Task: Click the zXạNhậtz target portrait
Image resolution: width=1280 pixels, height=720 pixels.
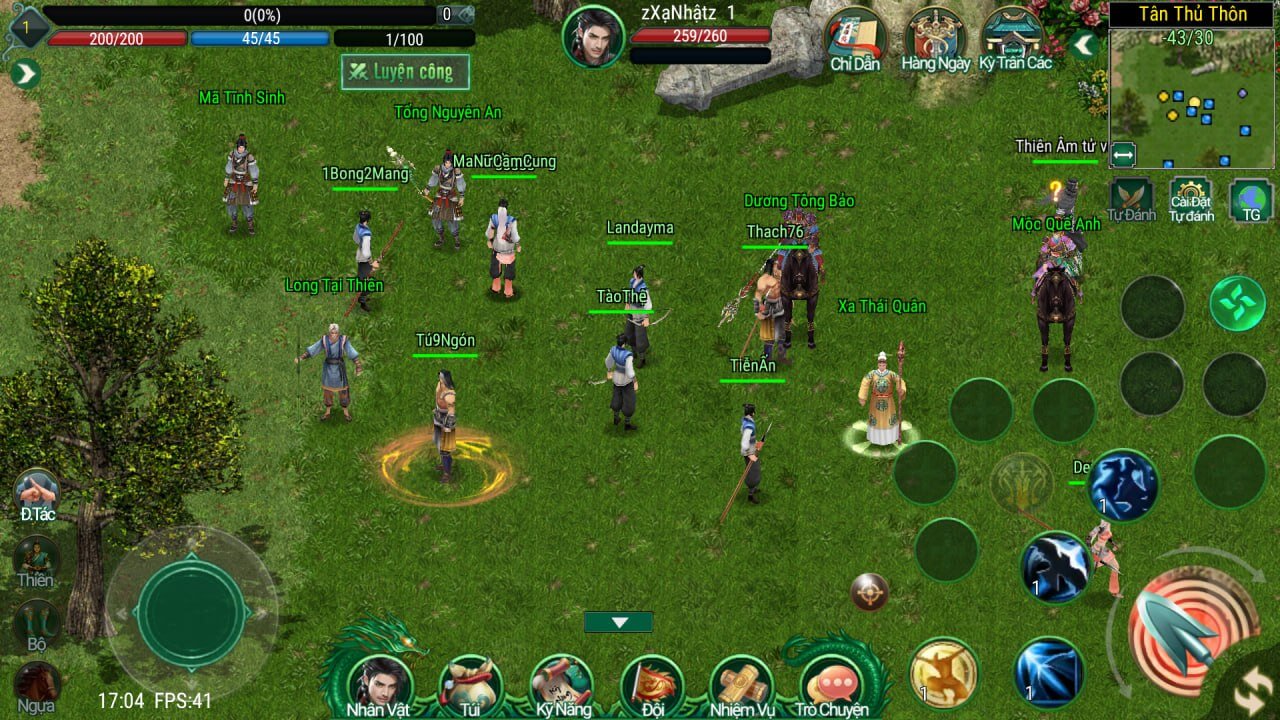Action: (x=593, y=36)
